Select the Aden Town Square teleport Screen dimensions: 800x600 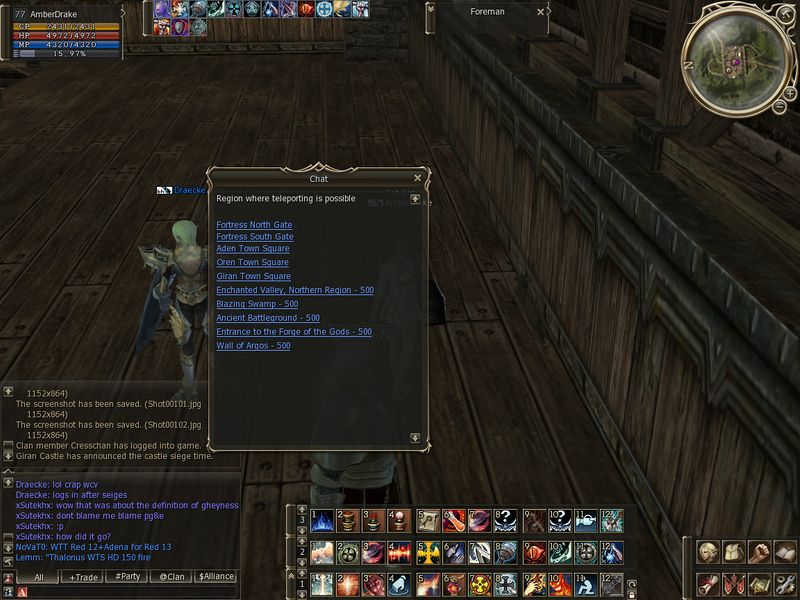(x=253, y=249)
